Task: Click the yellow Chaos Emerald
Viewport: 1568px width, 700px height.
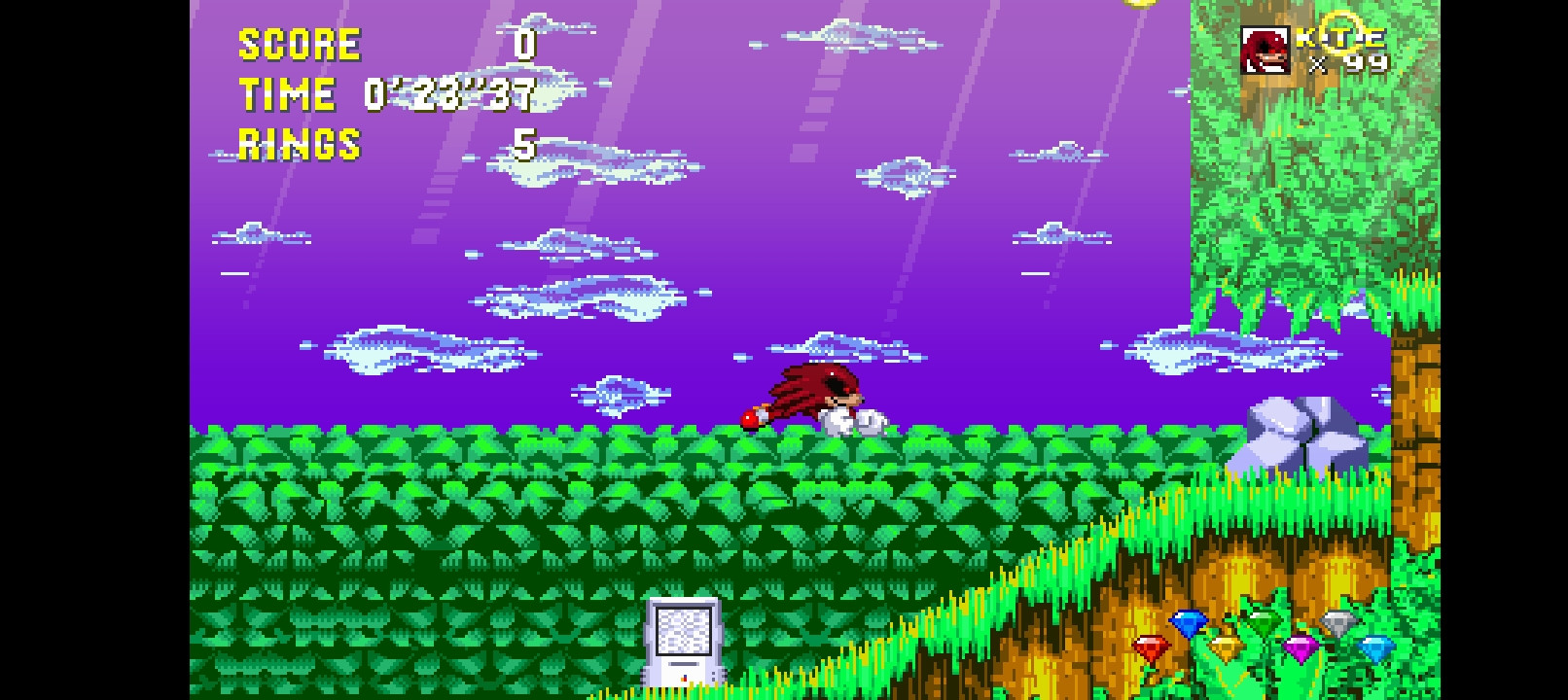Action: pyautogui.click(x=1225, y=647)
